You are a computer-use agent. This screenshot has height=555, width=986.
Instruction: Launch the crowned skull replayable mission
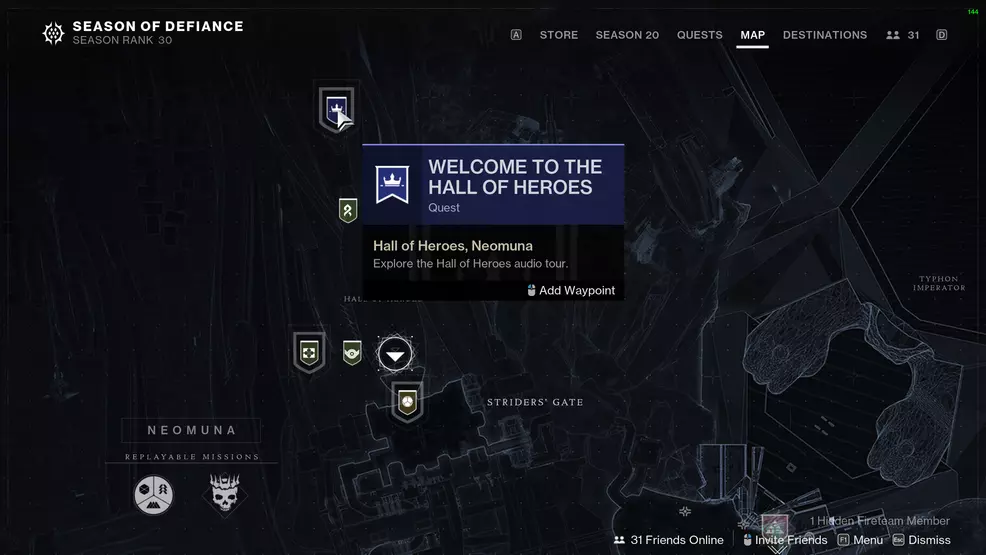click(x=225, y=495)
